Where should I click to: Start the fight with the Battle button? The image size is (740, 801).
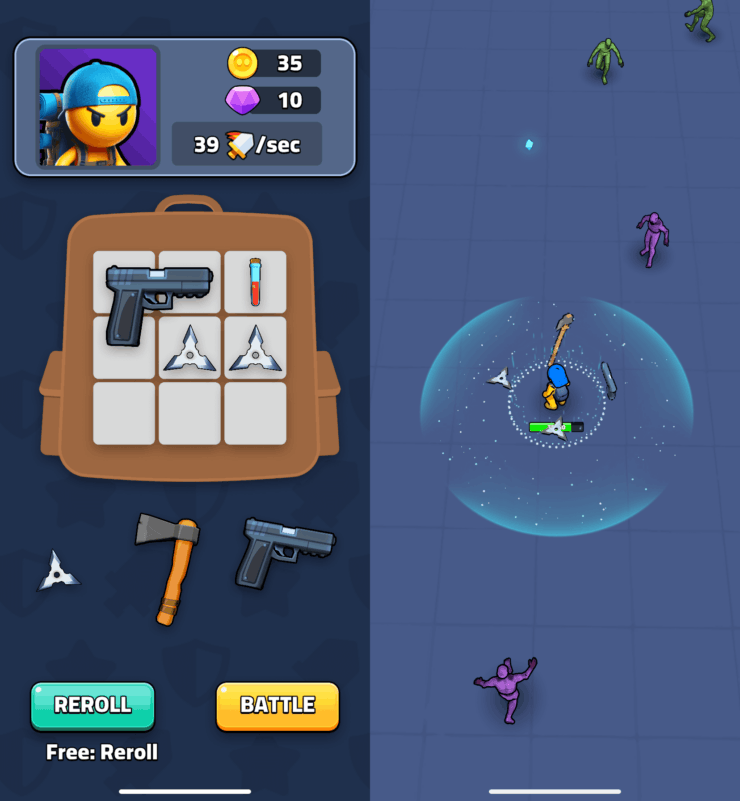pyautogui.click(x=278, y=705)
